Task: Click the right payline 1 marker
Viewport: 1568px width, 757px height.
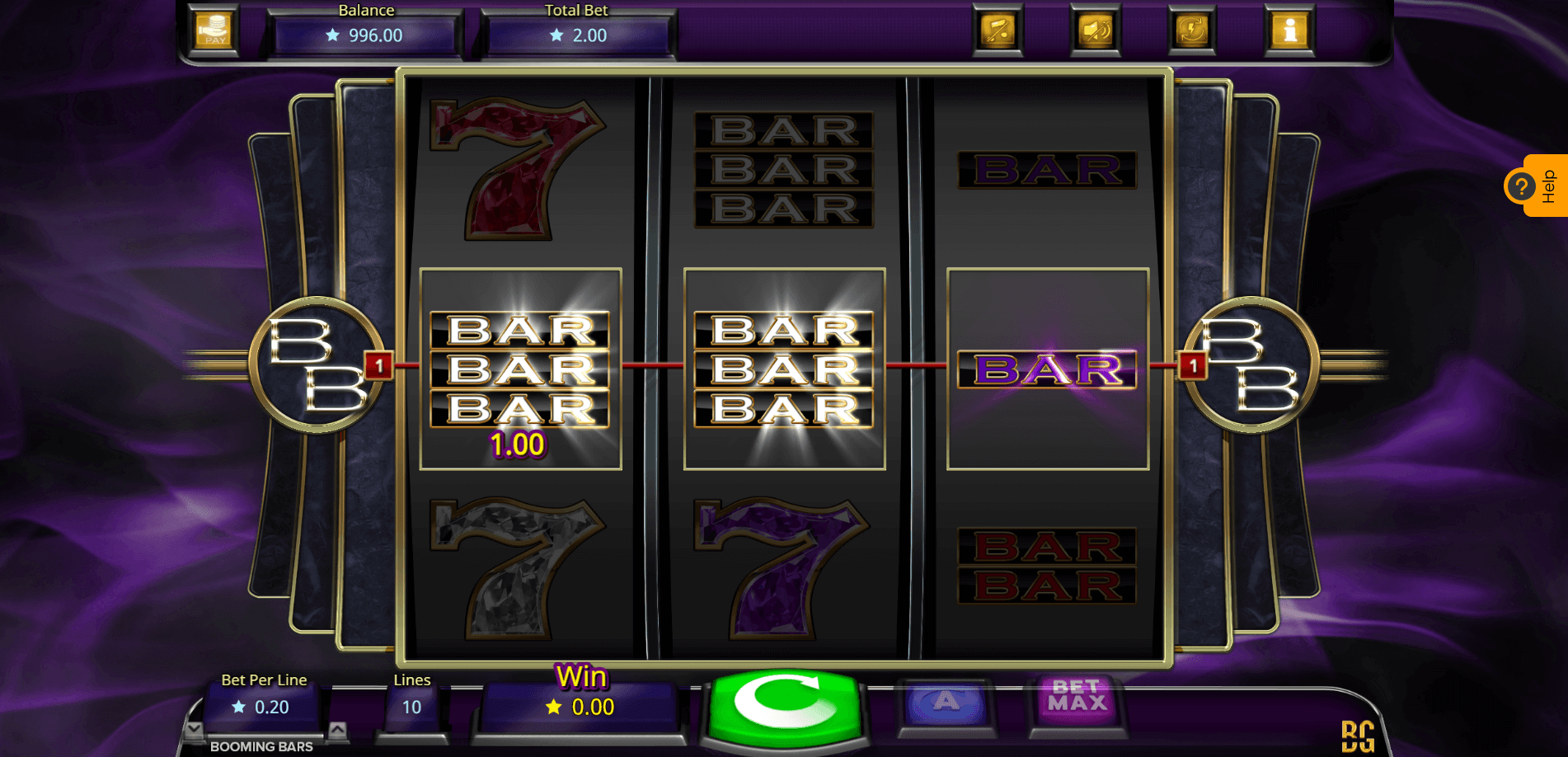Action: coord(1192,364)
